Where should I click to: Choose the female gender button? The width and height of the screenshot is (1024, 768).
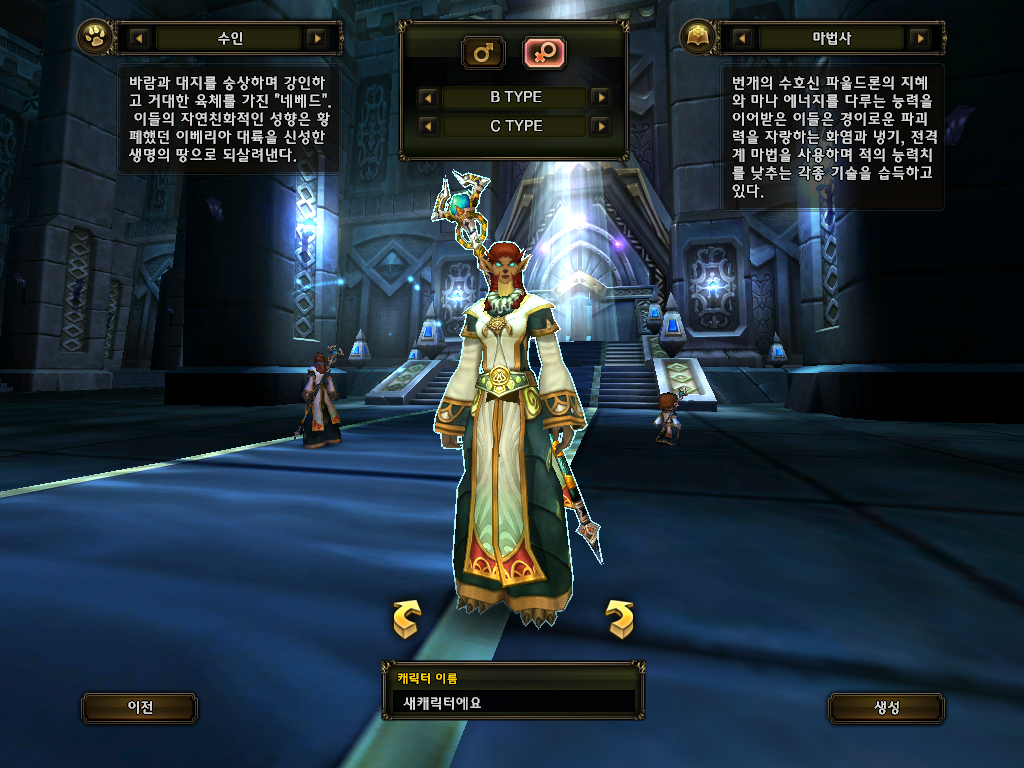click(x=546, y=52)
